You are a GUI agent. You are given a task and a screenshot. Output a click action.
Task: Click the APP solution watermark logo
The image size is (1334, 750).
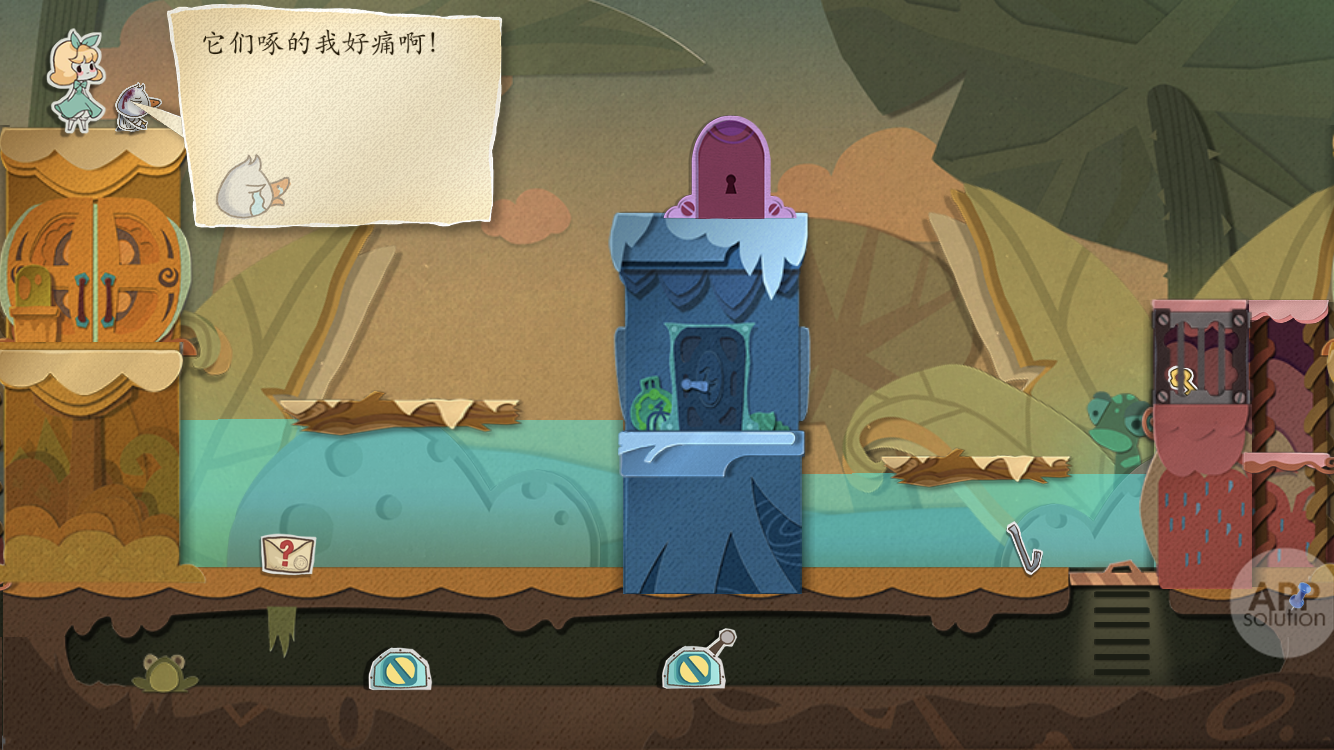pos(1283,604)
